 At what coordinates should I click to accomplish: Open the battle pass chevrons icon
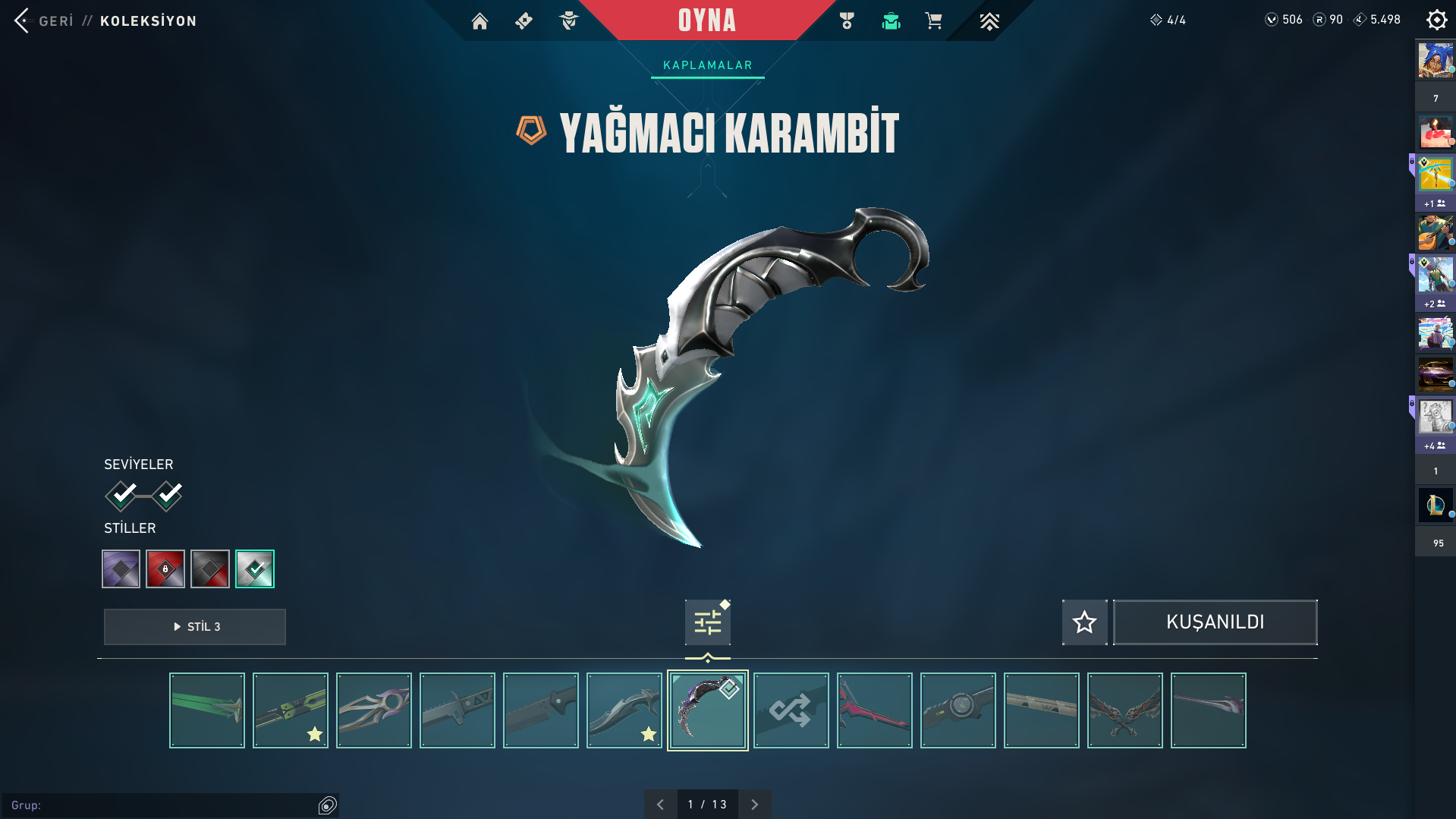(x=989, y=21)
